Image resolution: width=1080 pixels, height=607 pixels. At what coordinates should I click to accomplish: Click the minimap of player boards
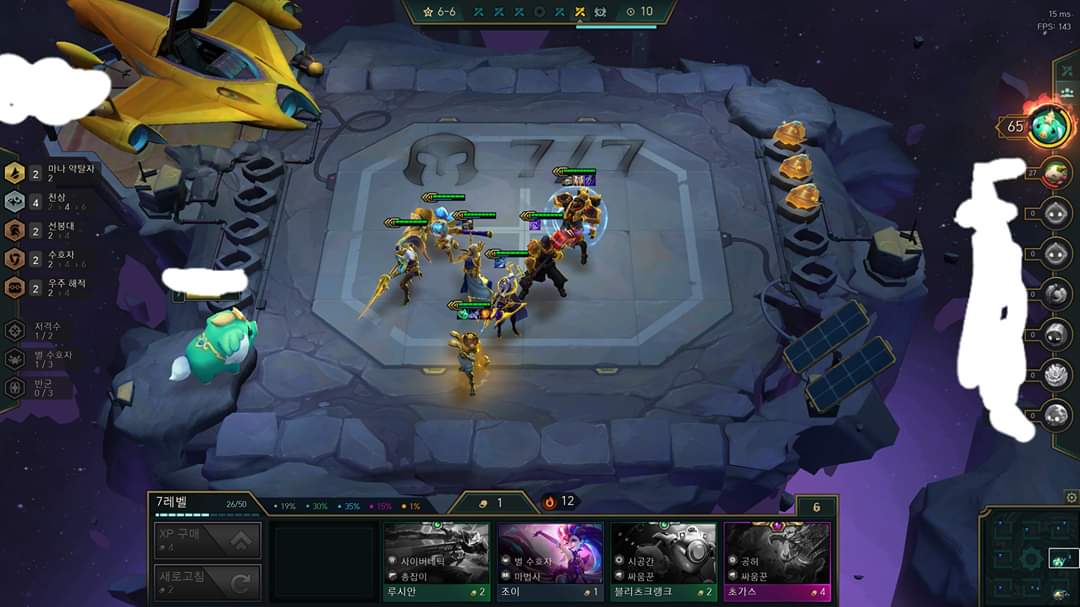point(1030,557)
